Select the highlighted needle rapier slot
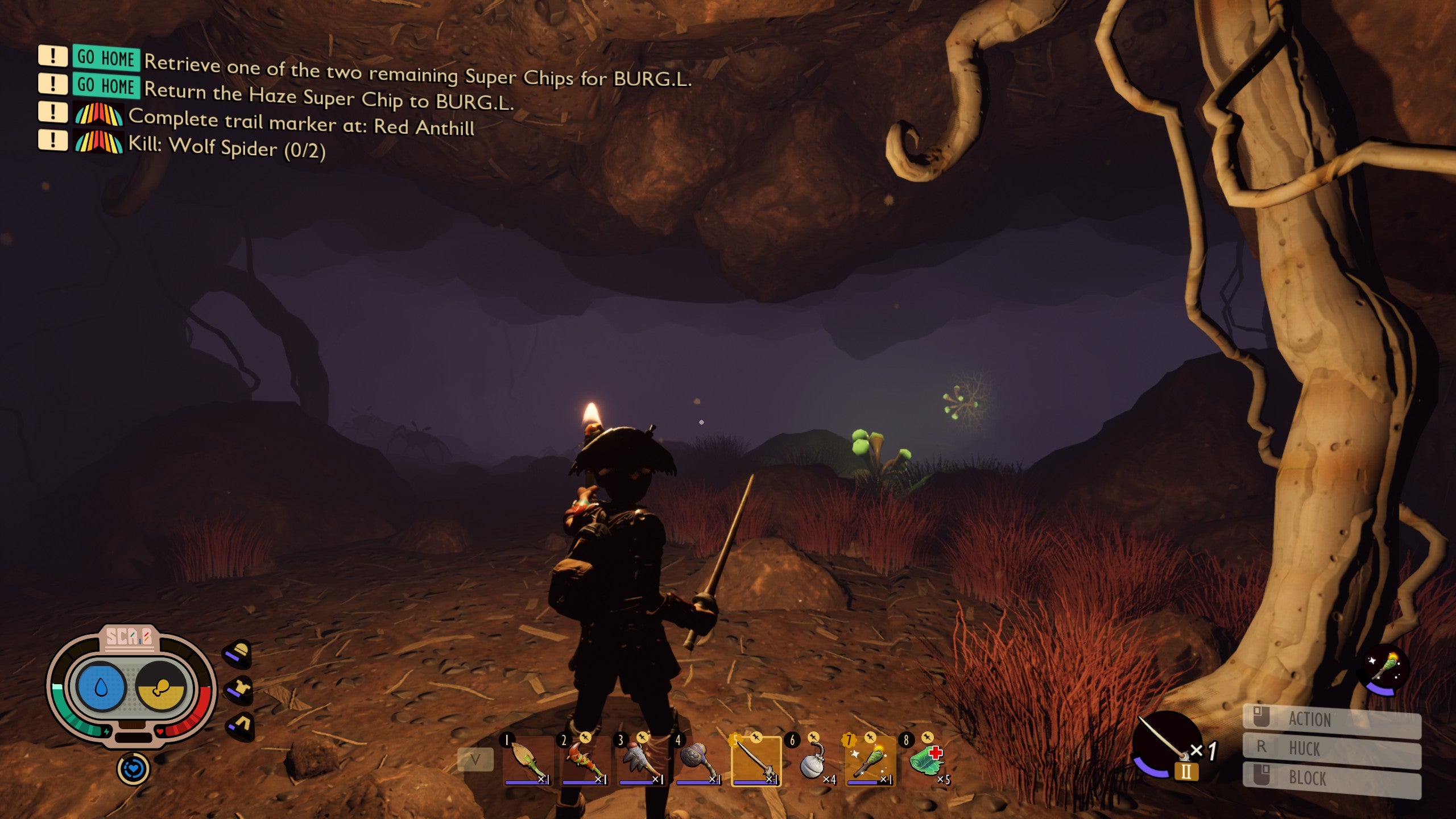The image size is (1456, 819). pos(756,761)
